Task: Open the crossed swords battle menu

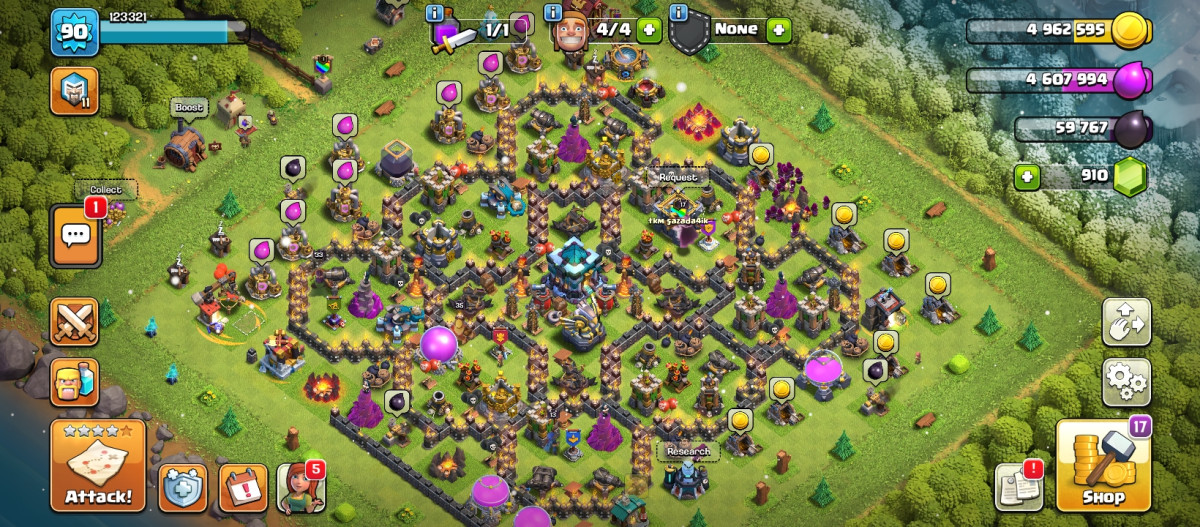Action: click(x=75, y=322)
